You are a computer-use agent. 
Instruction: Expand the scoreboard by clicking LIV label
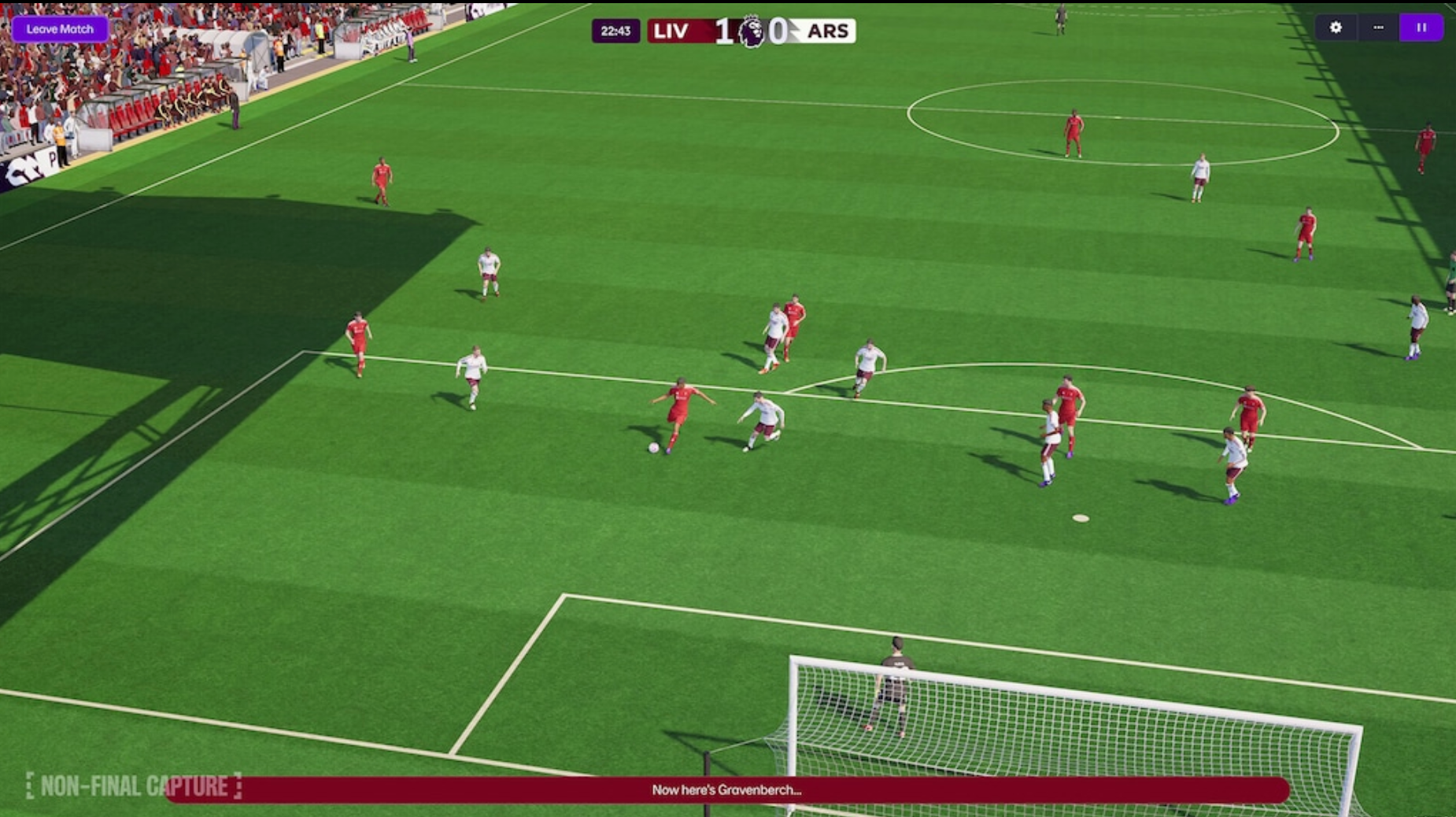click(x=671, y=31)
